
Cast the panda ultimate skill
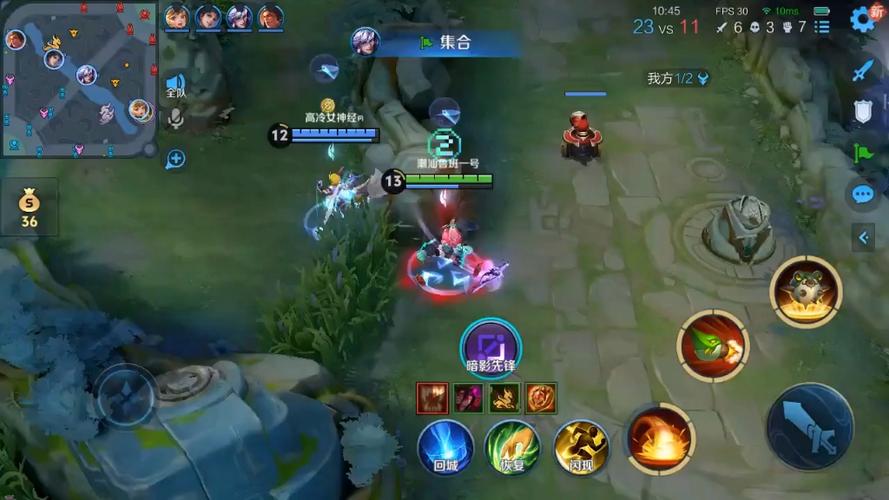[x=805, y=291]
